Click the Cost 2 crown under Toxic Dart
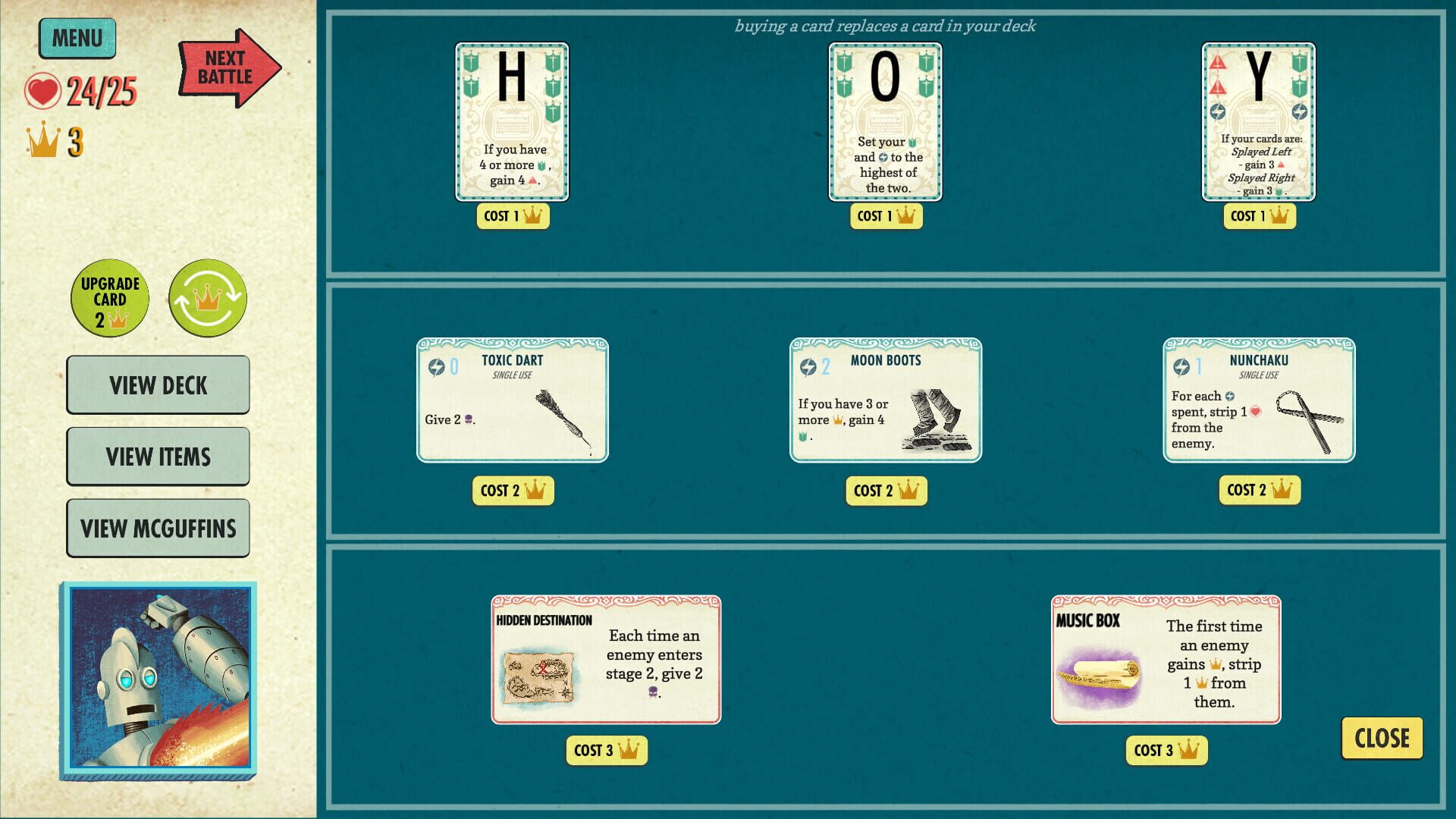Screen dimensions: 1456x819 pos(513,490)
